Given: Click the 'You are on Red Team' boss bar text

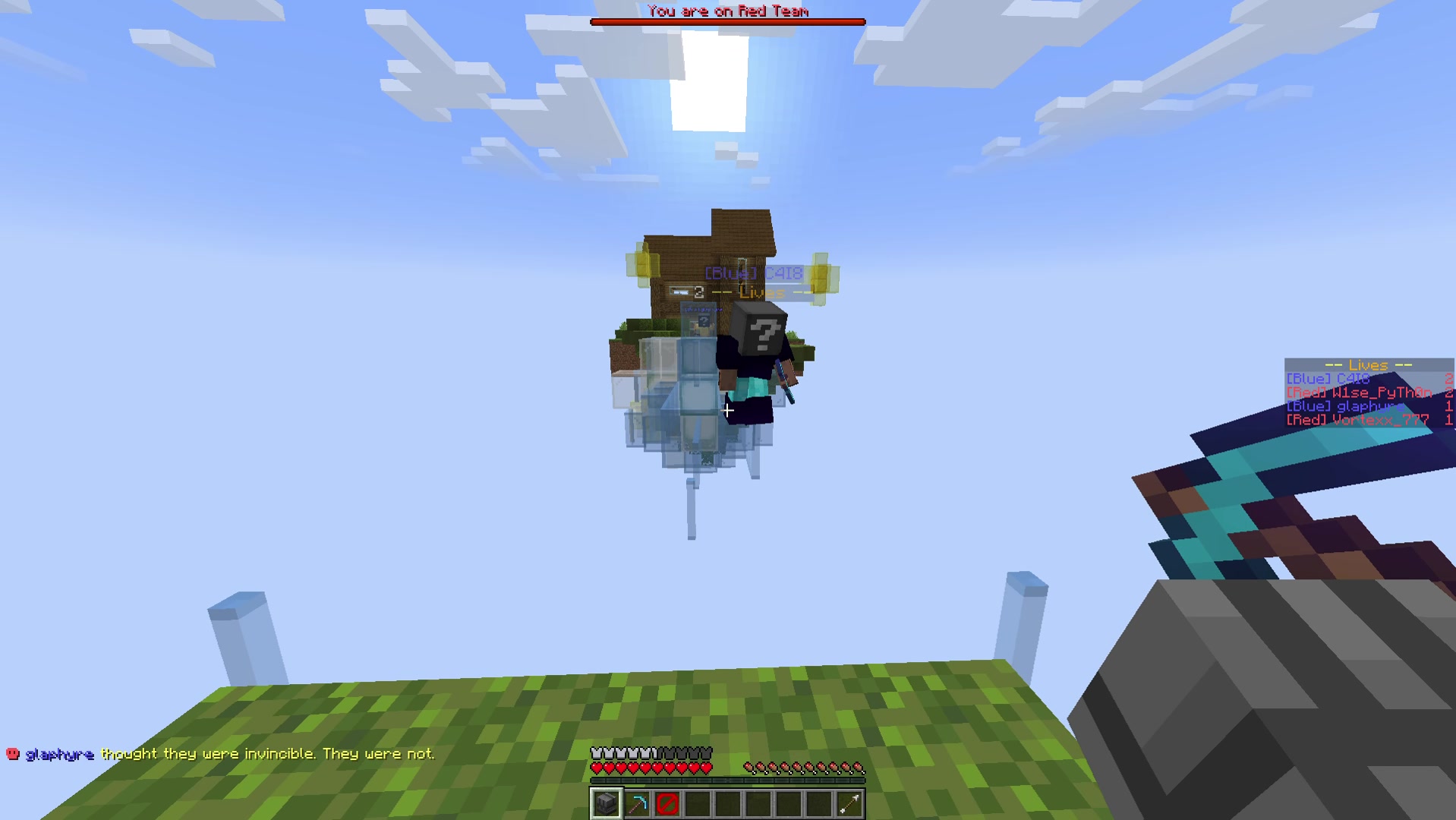Looking at the screenshot, I should (x=726, y=10).
